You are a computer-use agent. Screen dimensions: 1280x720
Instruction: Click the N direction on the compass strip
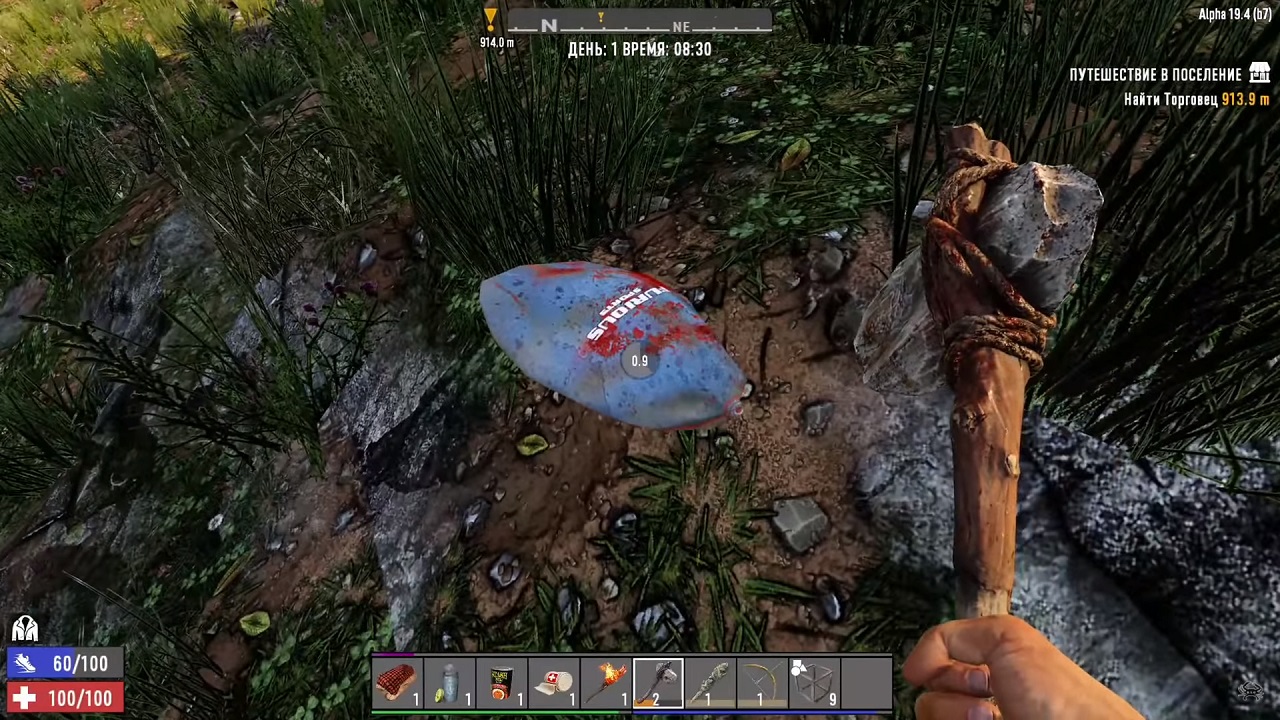(x=549, y=27)
